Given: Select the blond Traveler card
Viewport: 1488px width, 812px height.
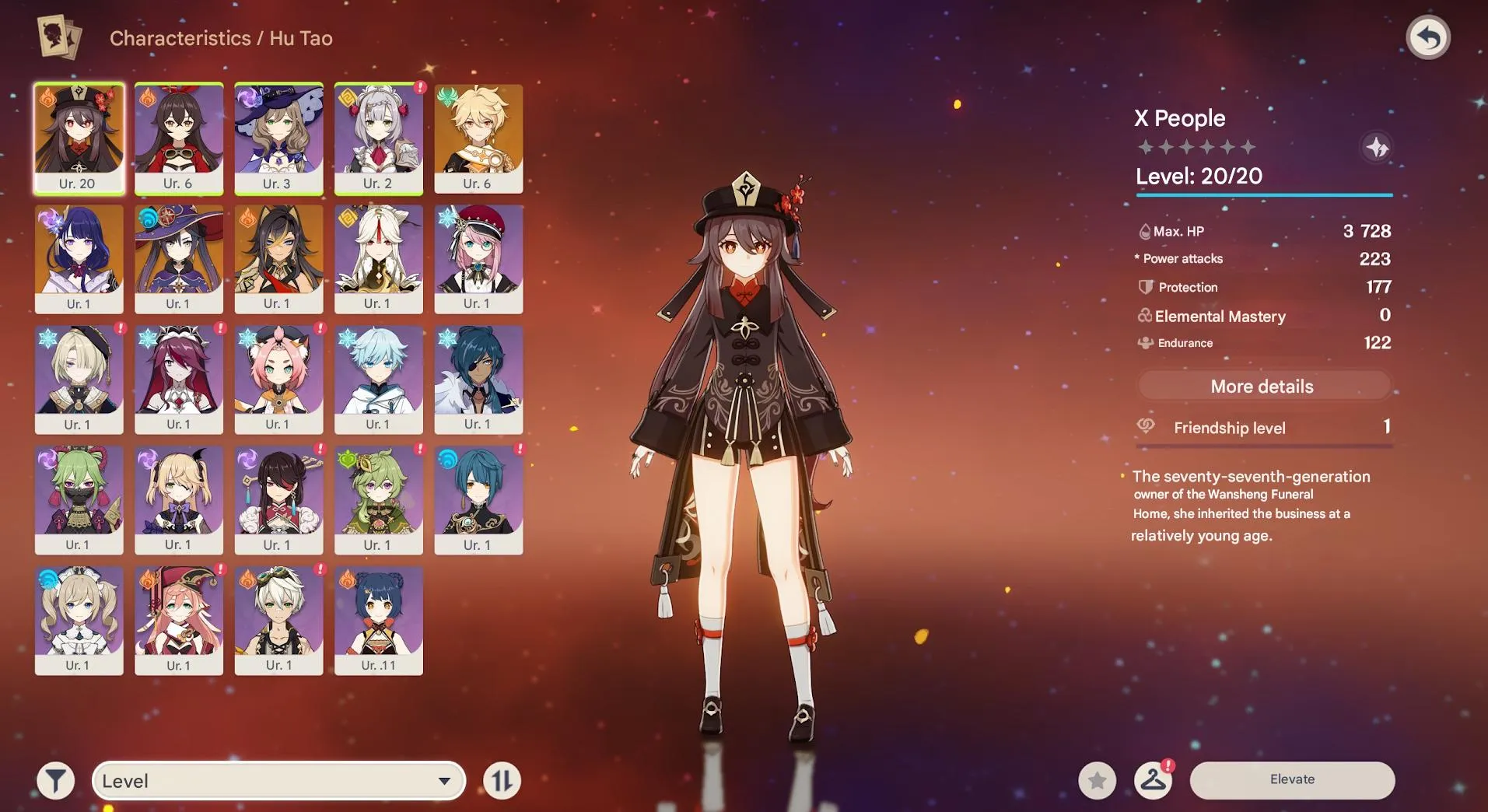Looking at the screenshot, I should click(478, 138).
